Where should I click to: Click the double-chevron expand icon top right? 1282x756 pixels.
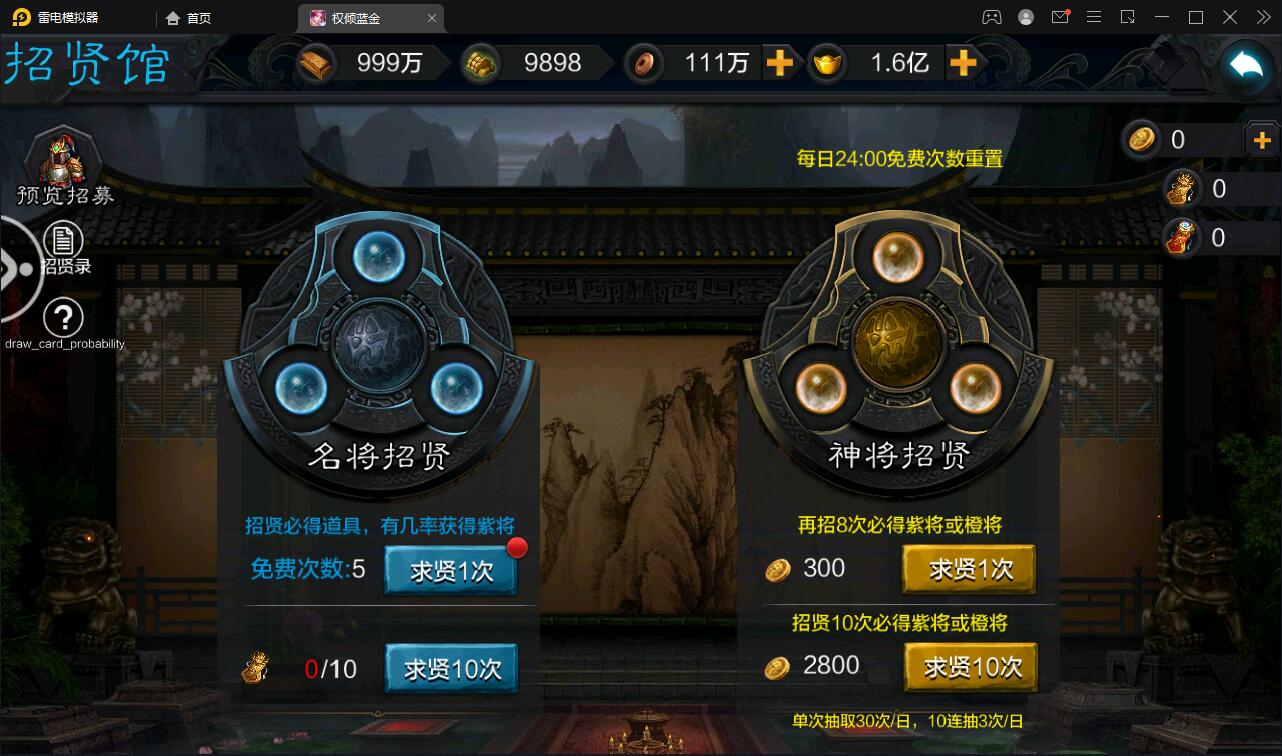pos(1266,17)
